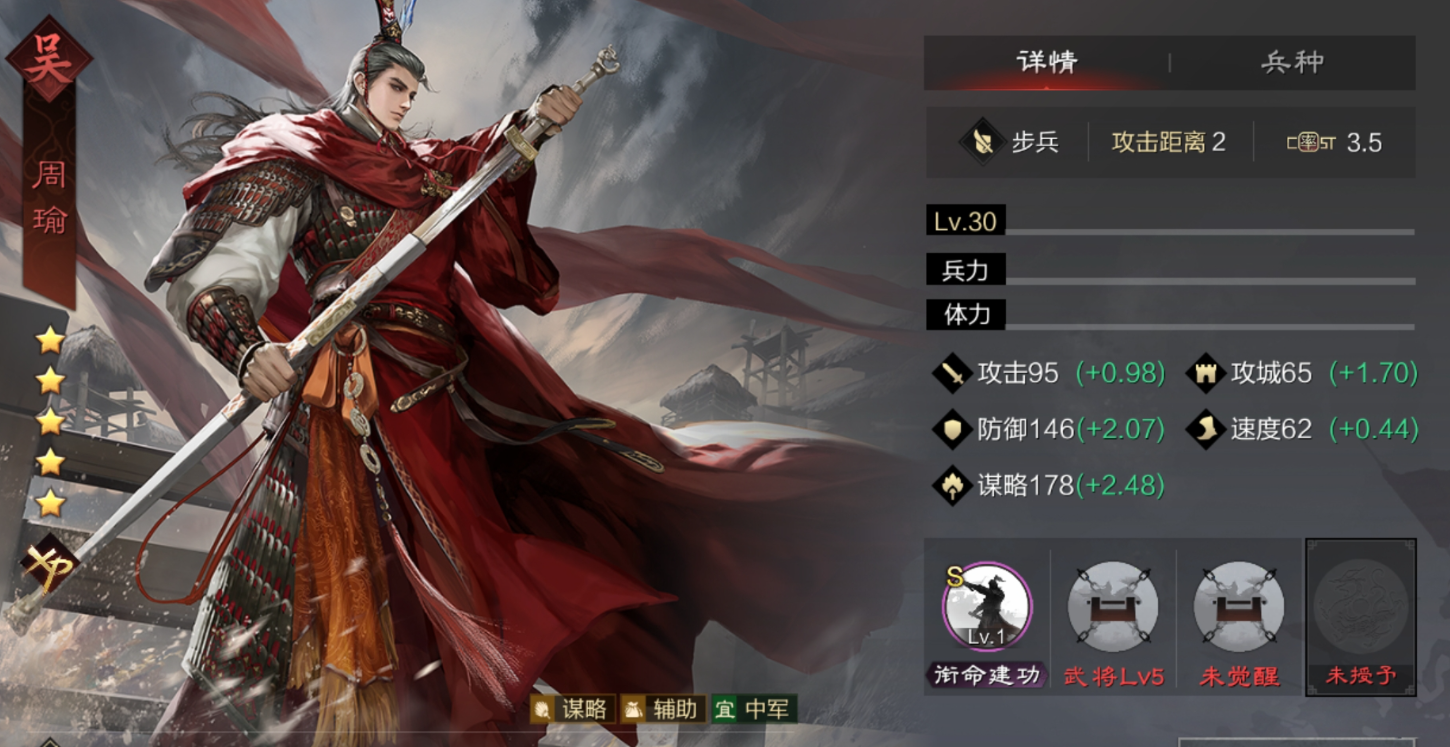This screenshot has width=1450, height=747.
Task: Click the 宜中军 center army tag
Action: coord(753,710)
